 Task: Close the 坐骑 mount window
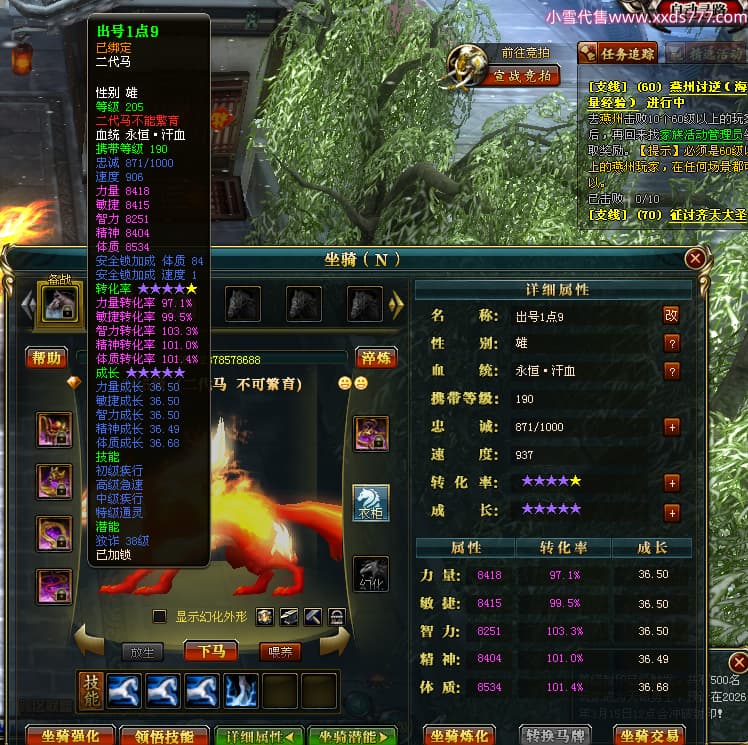pos(695,259)
